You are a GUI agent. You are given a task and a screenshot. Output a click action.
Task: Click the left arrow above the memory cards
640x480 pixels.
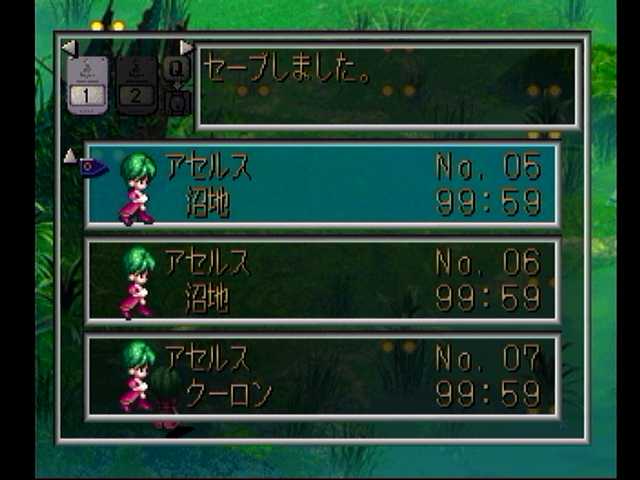(x=68, y=47)
